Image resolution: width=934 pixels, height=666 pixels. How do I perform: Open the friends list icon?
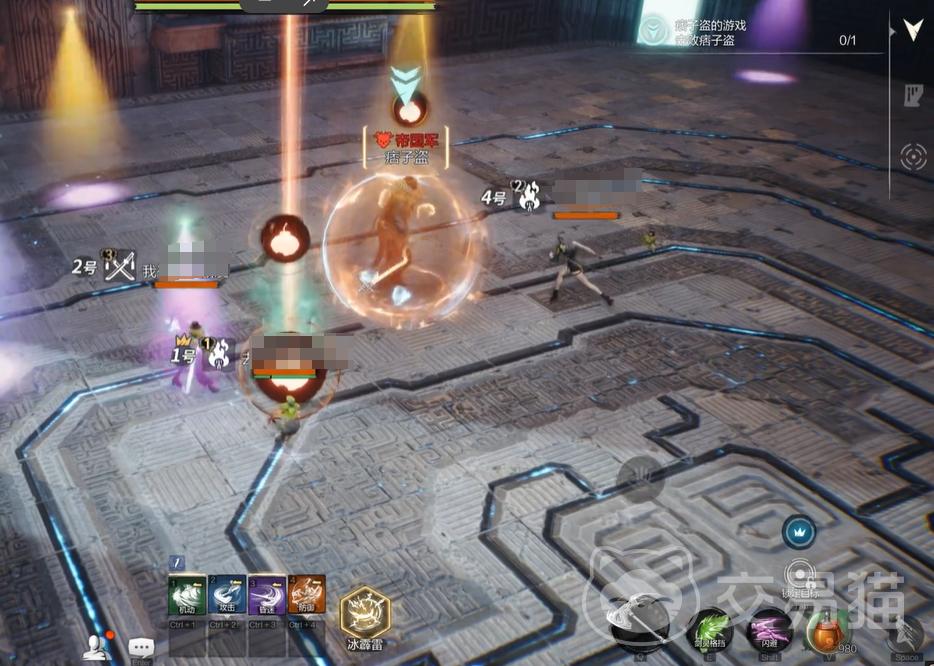97,648
